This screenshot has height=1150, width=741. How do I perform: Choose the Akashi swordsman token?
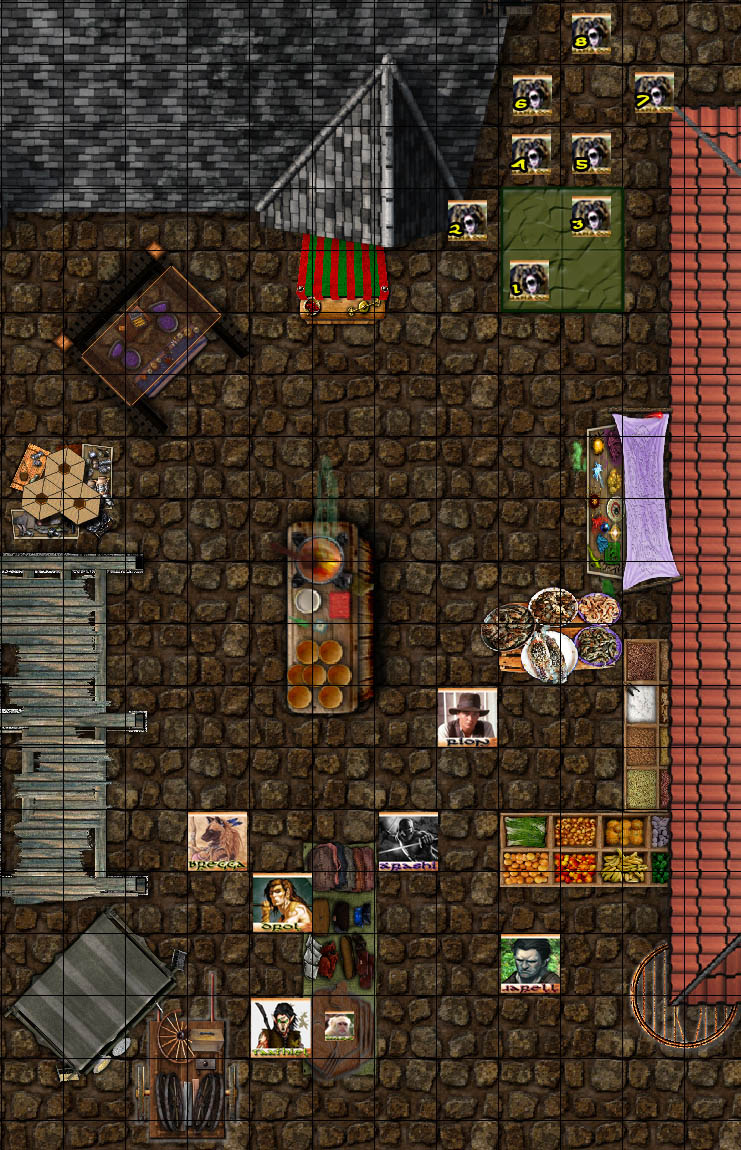tap(408, 842)
